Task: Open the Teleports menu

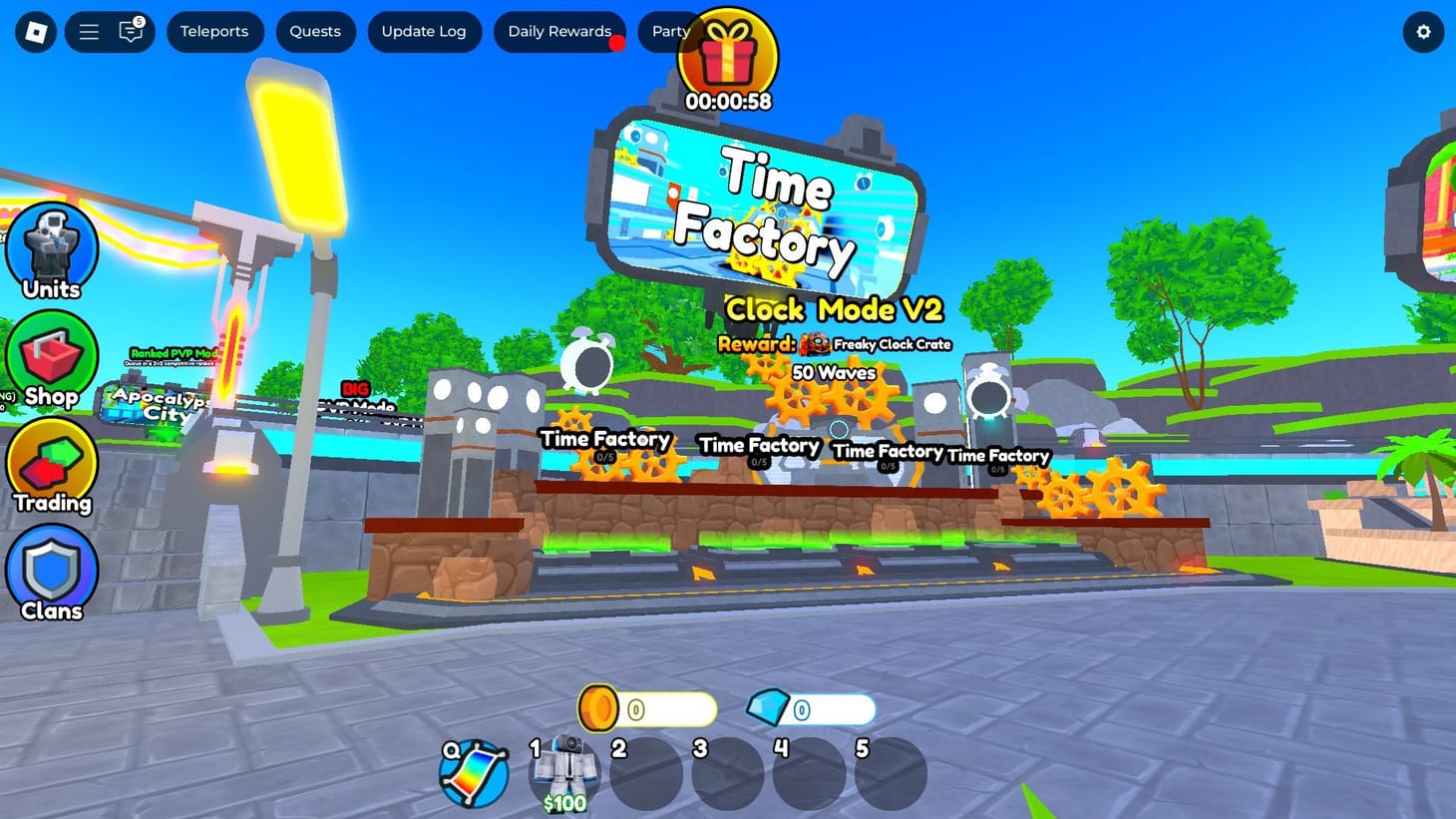Action: [x=215, y=31]
